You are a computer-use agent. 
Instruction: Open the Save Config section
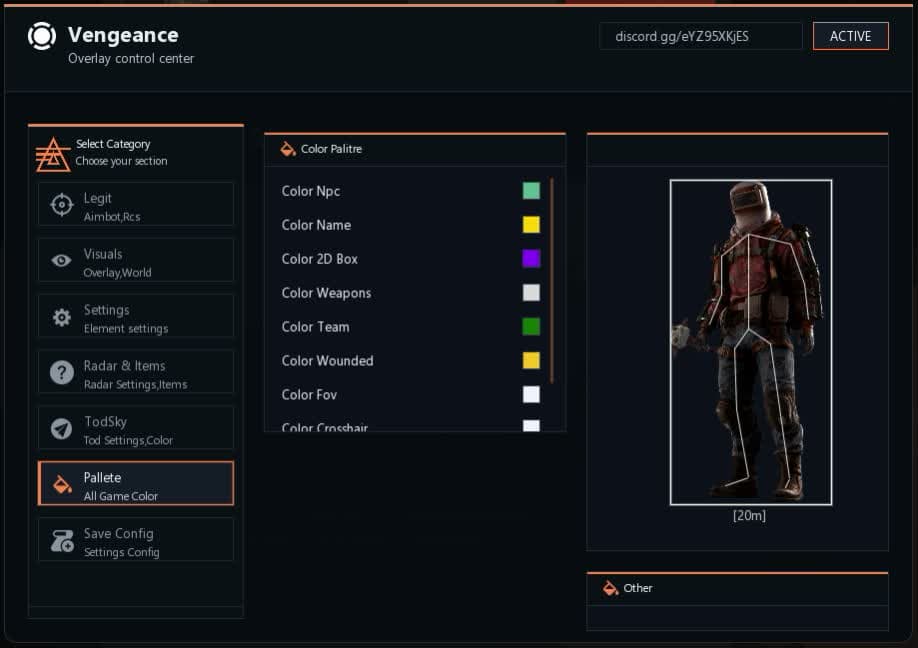click(136, 540)
